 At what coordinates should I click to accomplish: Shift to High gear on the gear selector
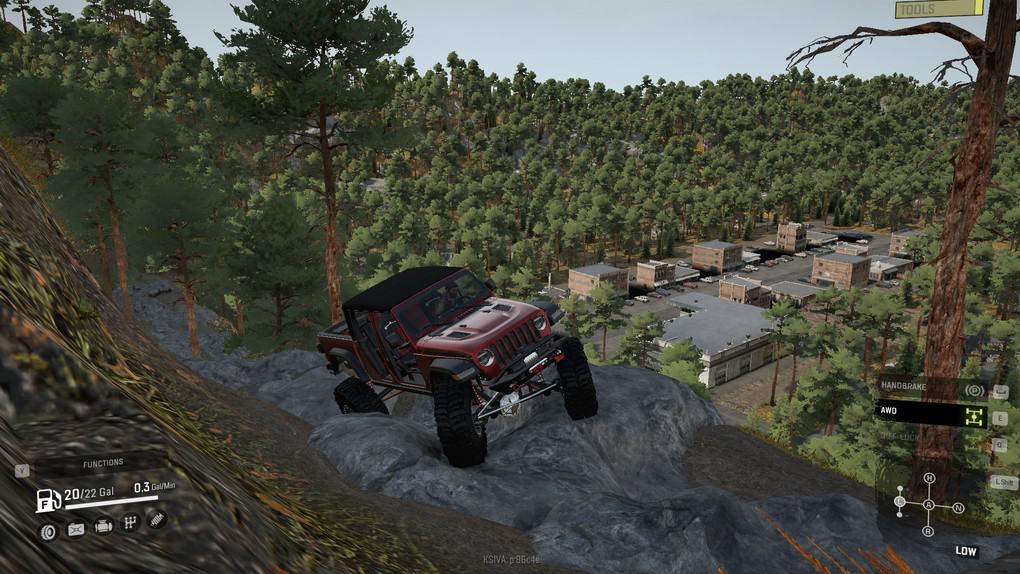(x=929, y=479)
